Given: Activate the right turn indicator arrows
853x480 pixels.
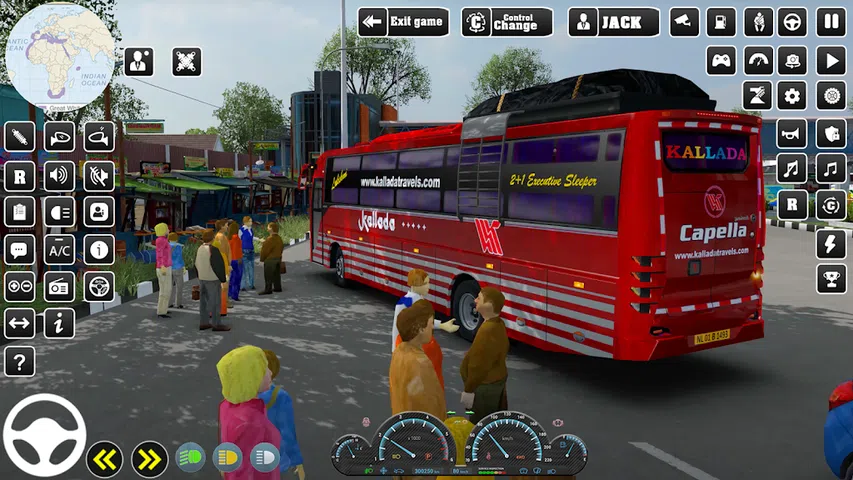Looking at the screenshot, I should click(149, 459).
